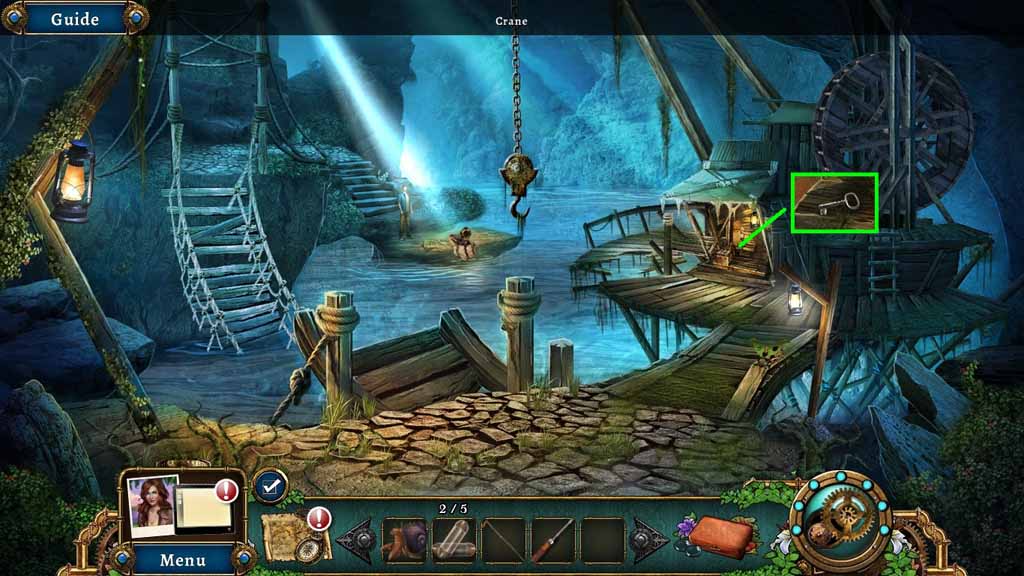Show the task list checkmark button
This screenshot has height=576, width=1024.
270,487
